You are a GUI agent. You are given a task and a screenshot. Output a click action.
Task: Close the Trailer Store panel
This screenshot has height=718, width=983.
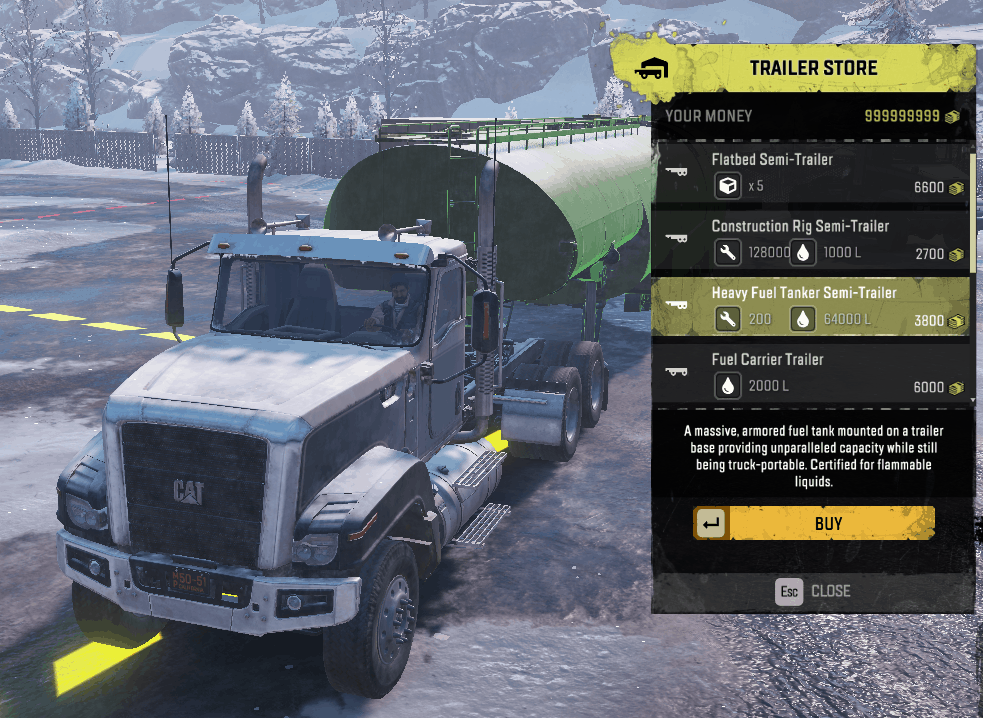pyautogui.click(x=813, y=591)
